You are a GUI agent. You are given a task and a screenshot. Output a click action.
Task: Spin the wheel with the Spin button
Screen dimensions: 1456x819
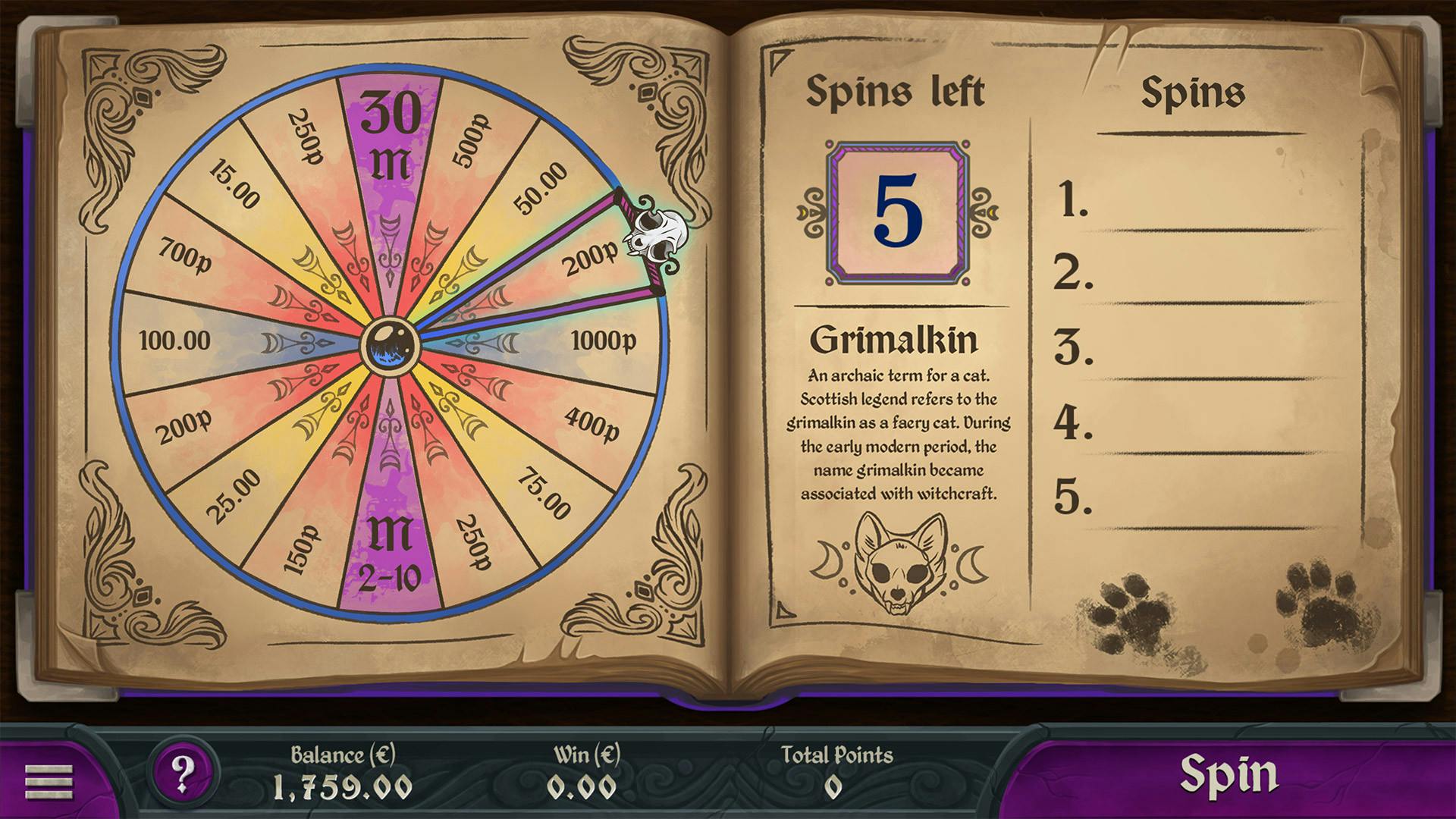click(1228, 775)
